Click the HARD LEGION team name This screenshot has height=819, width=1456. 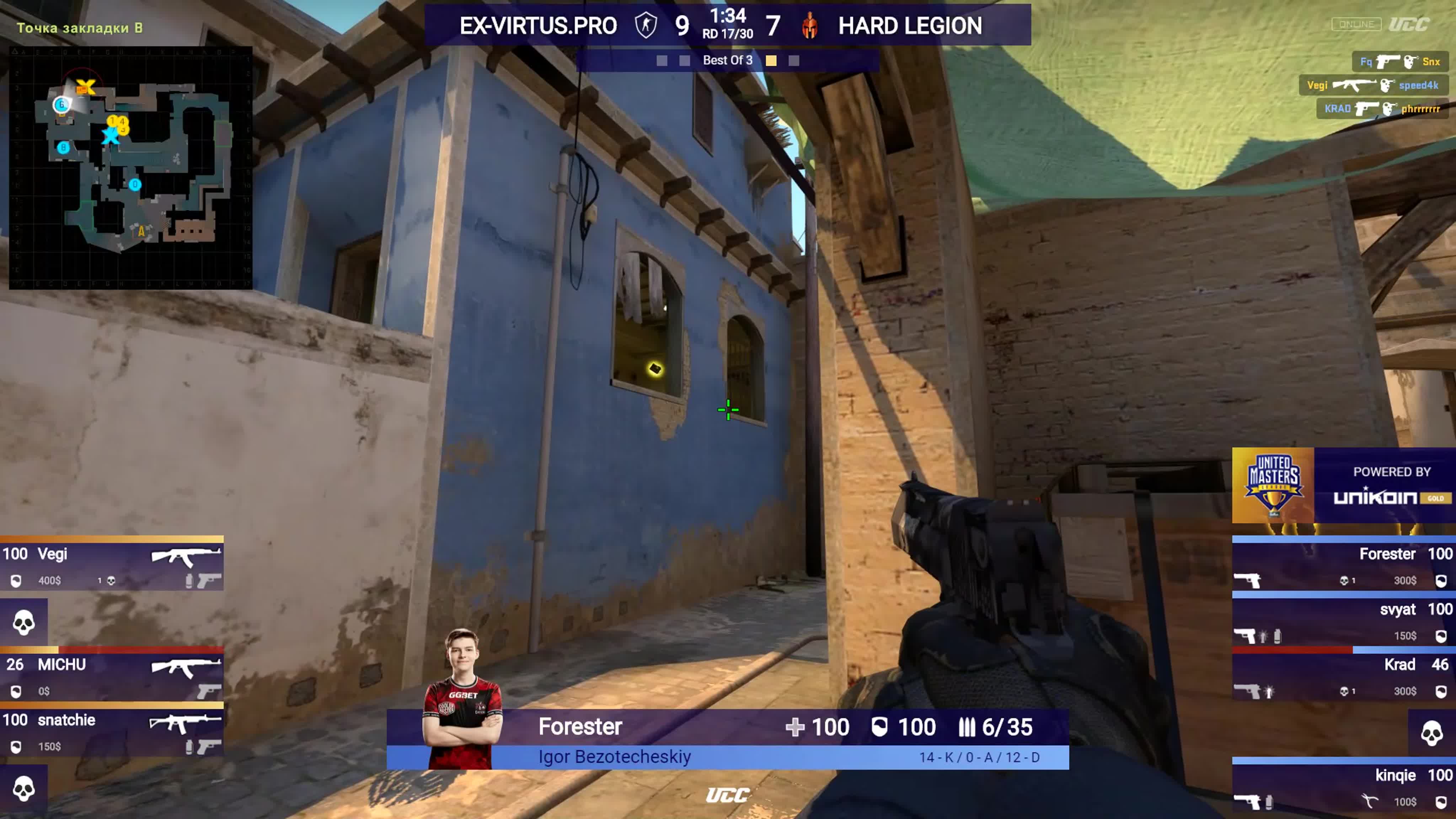point(909,26)
